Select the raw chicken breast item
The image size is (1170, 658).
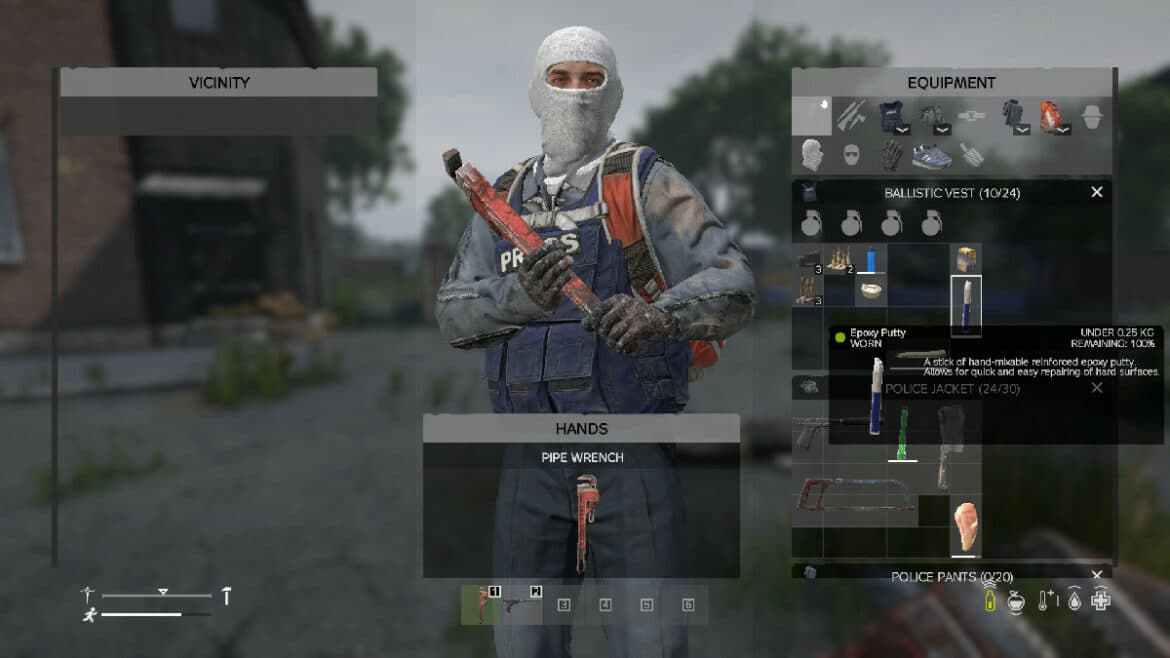click(x=965, y=527)
